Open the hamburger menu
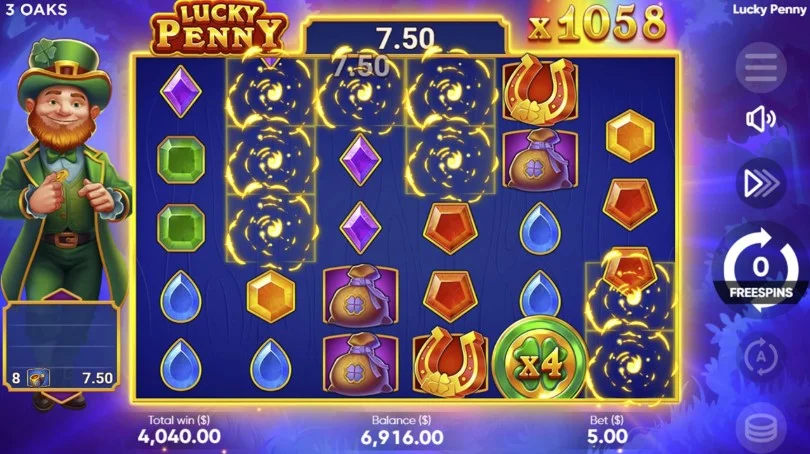Image resolution: width=810 pixels, height=454 pixels. pyautogui.click(x=761, y=68)
